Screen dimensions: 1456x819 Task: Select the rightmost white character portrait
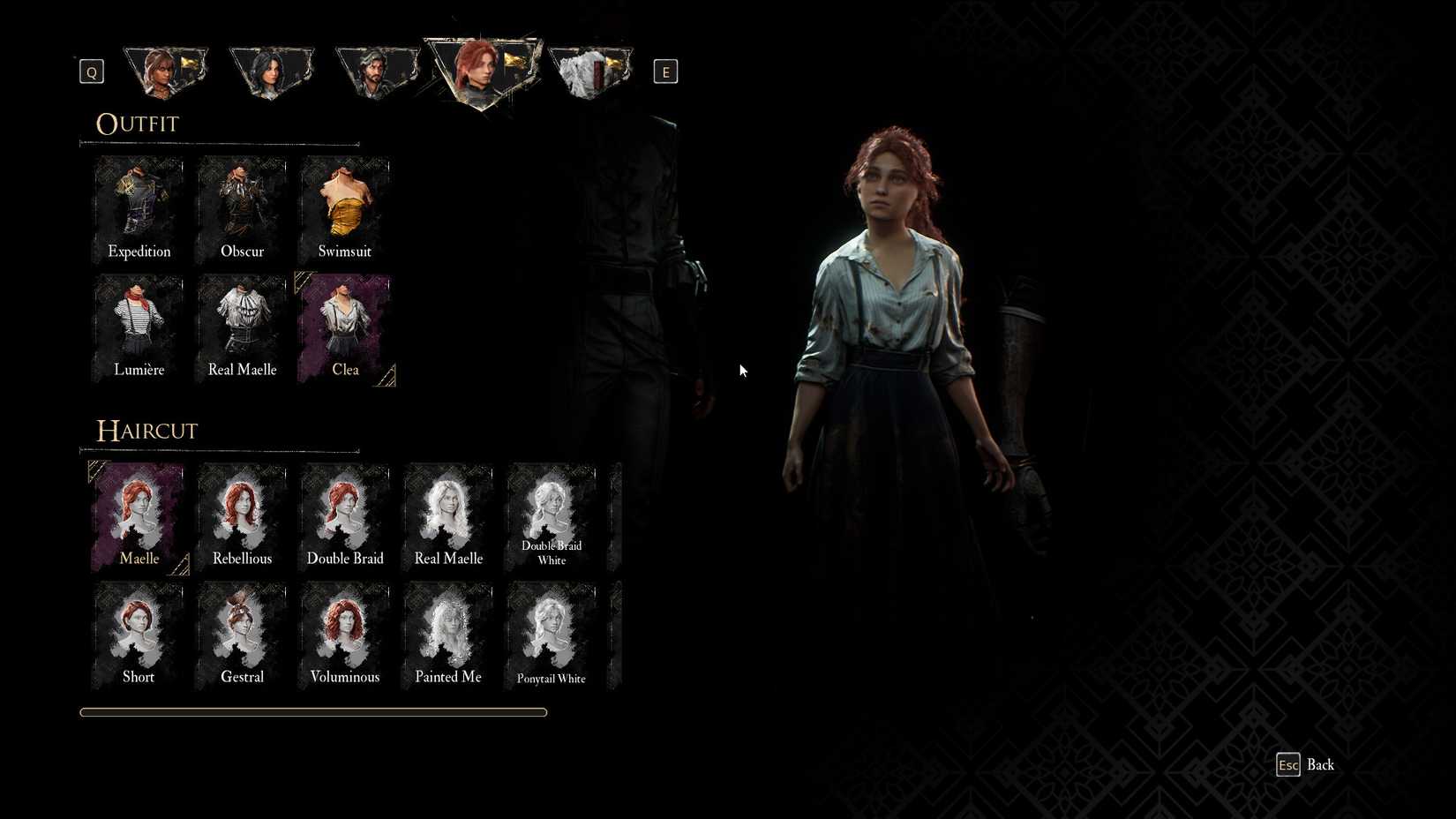coord(589,71)
